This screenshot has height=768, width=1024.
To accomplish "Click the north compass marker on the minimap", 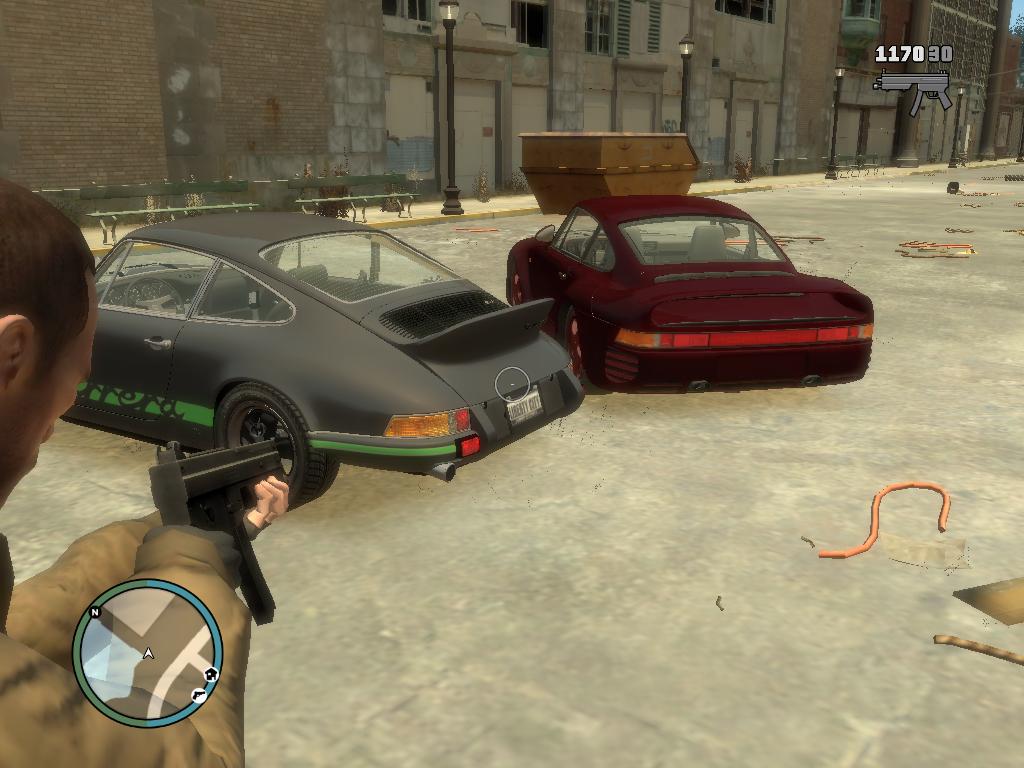I will 95,612.
